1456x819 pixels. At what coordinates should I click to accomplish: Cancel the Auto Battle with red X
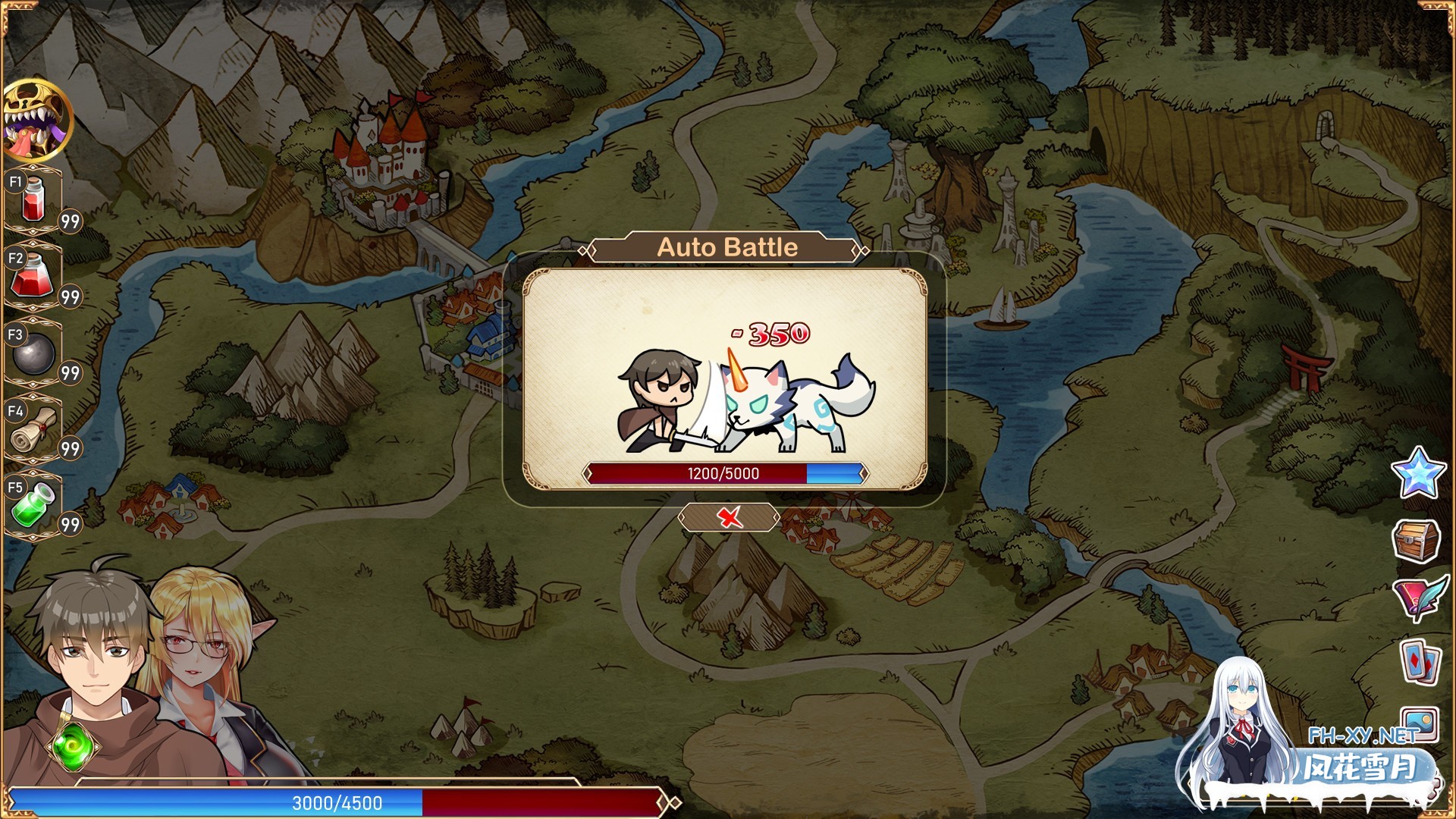(729, 518)
